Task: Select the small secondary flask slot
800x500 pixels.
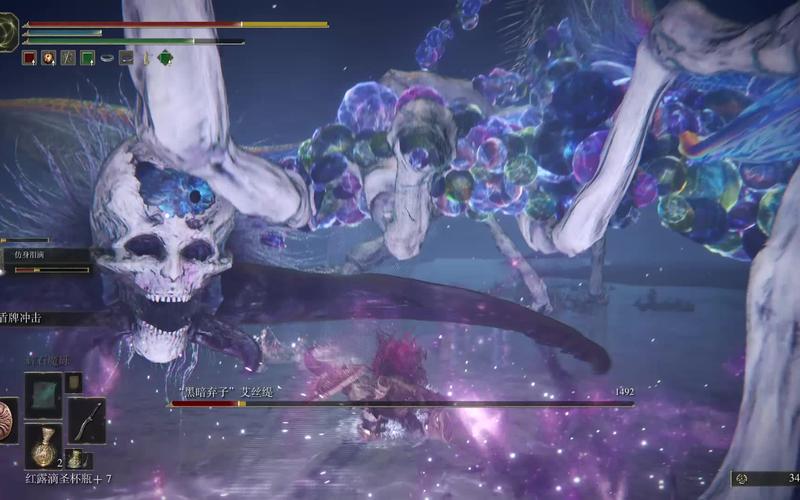Action: click(x=74, y=457)
